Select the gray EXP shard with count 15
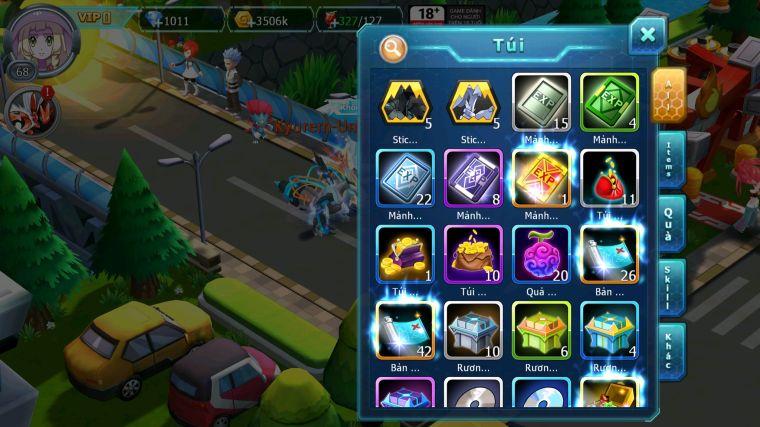This screenshot has height=427, width=760. pyautogui.click(x=541, y=102)
